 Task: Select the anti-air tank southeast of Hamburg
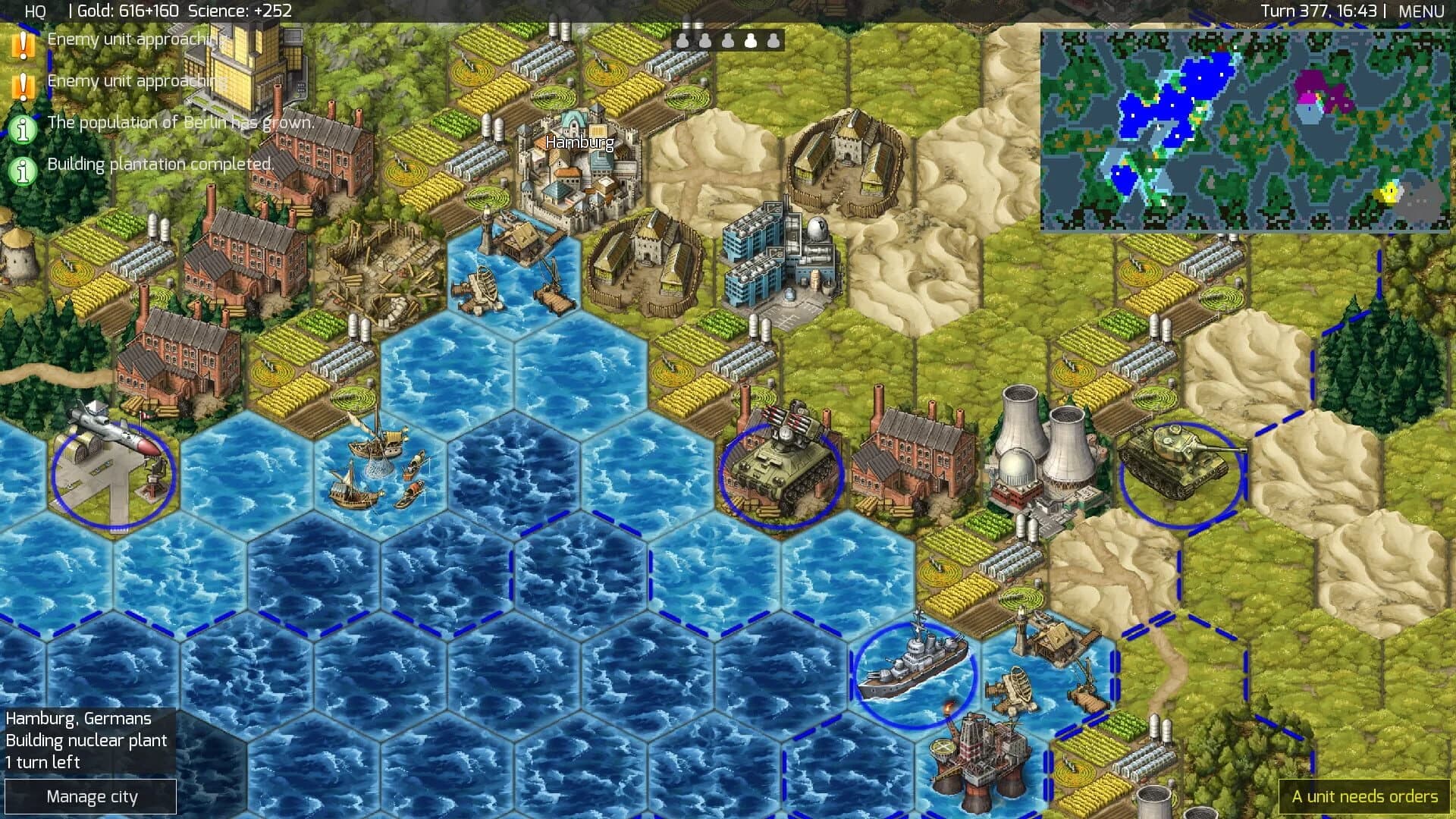tap(781, 466)
